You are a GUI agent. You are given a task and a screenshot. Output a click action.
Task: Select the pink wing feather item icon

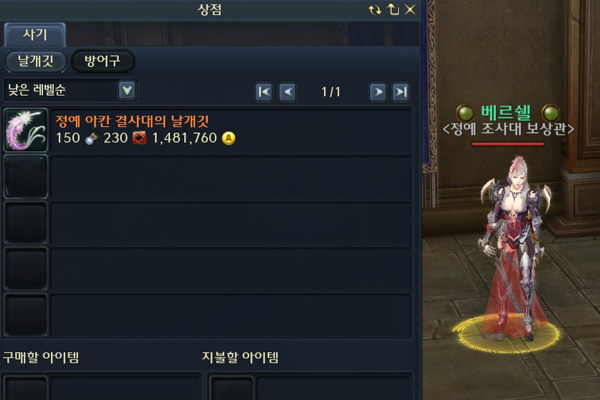(x=25, y=130)
